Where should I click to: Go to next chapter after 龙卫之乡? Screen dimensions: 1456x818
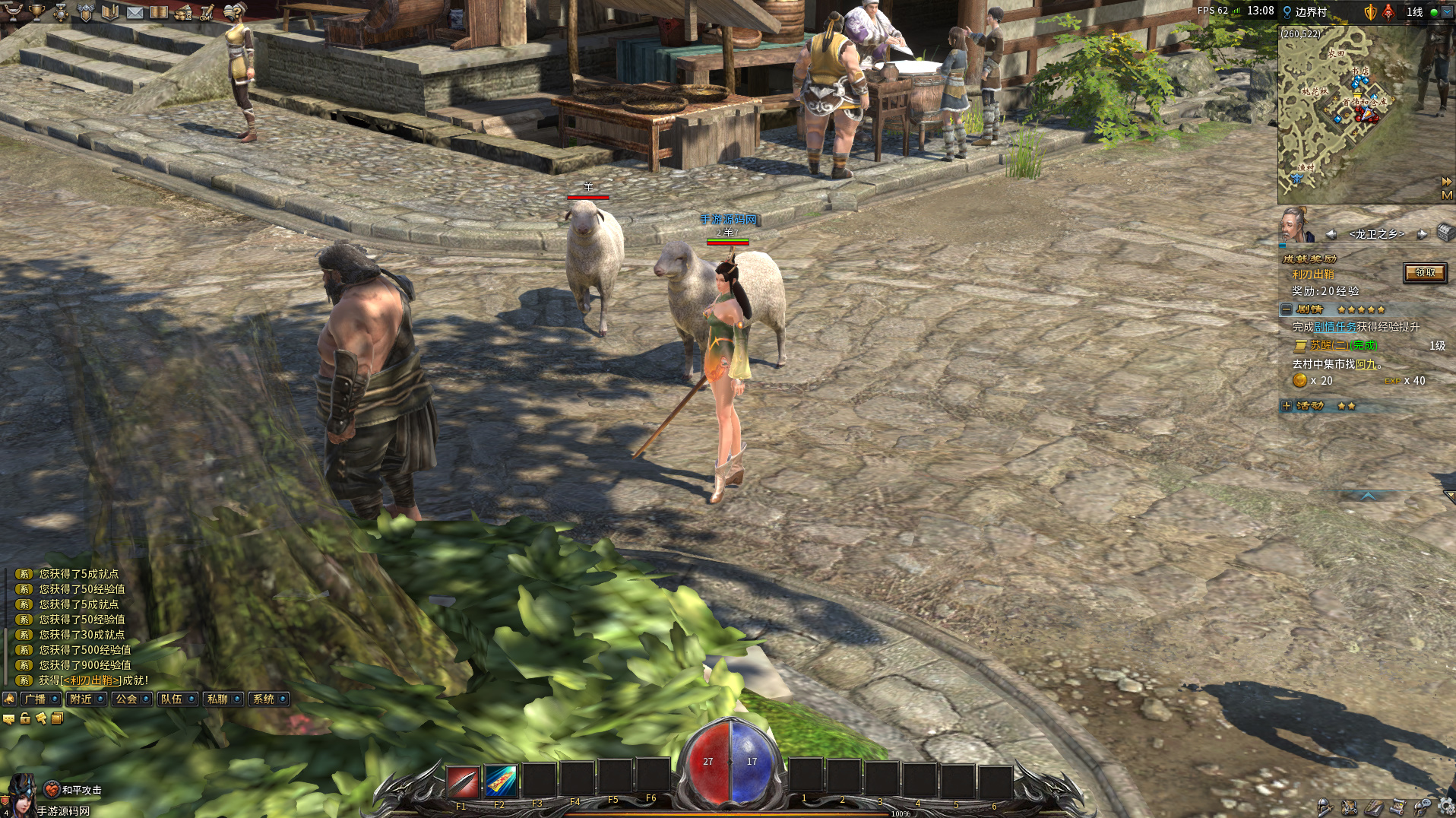point(1421,234)
